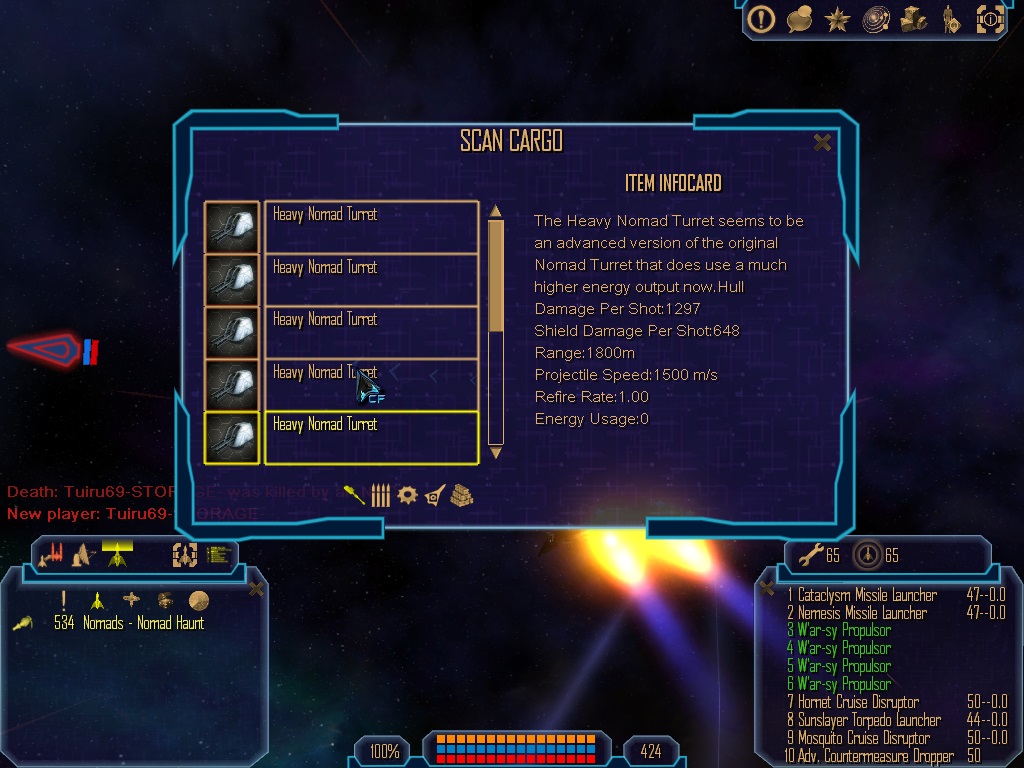1024x768 pixels.
Task: Show ammunition category in cargo filter
Action: pos(380,495)
